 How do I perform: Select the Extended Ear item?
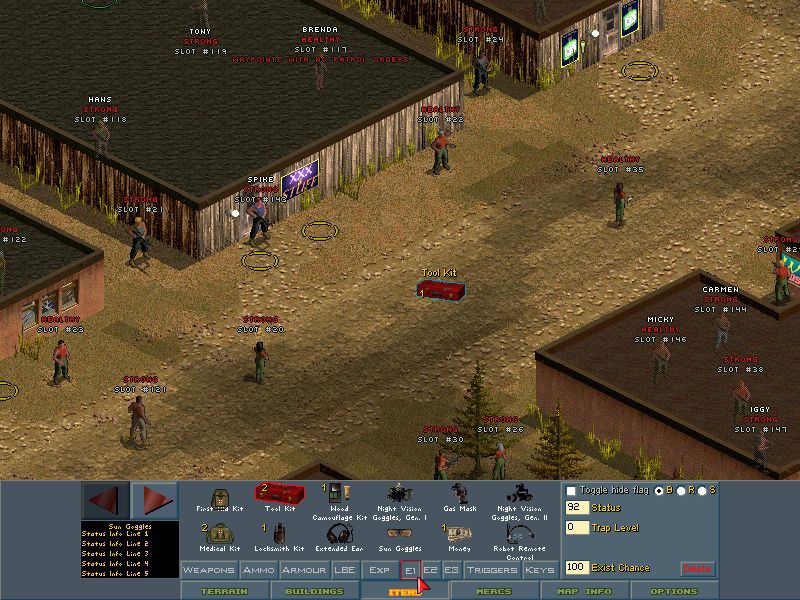pos(338,538)
